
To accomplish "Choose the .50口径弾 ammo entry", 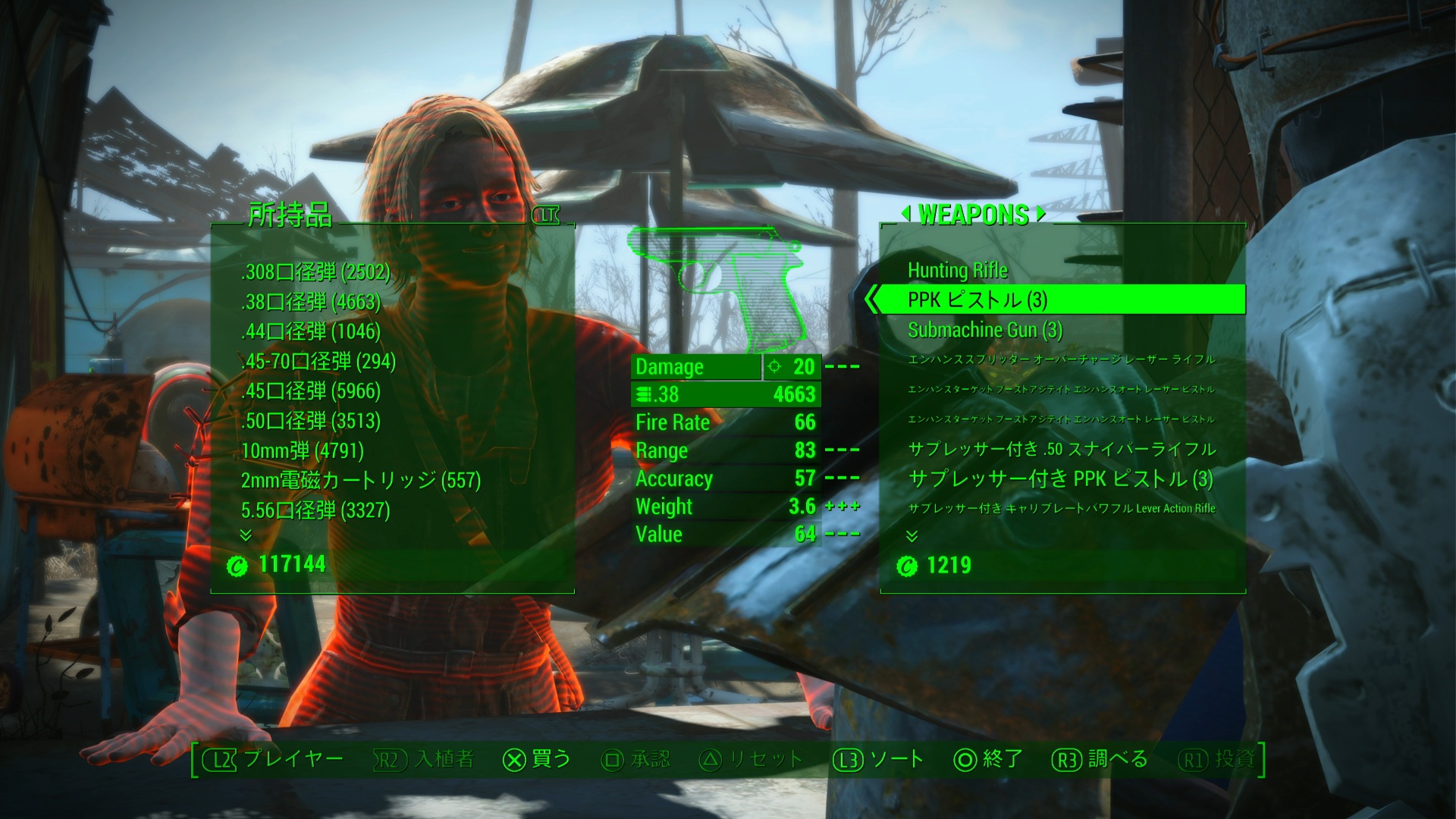I will 311,421.
